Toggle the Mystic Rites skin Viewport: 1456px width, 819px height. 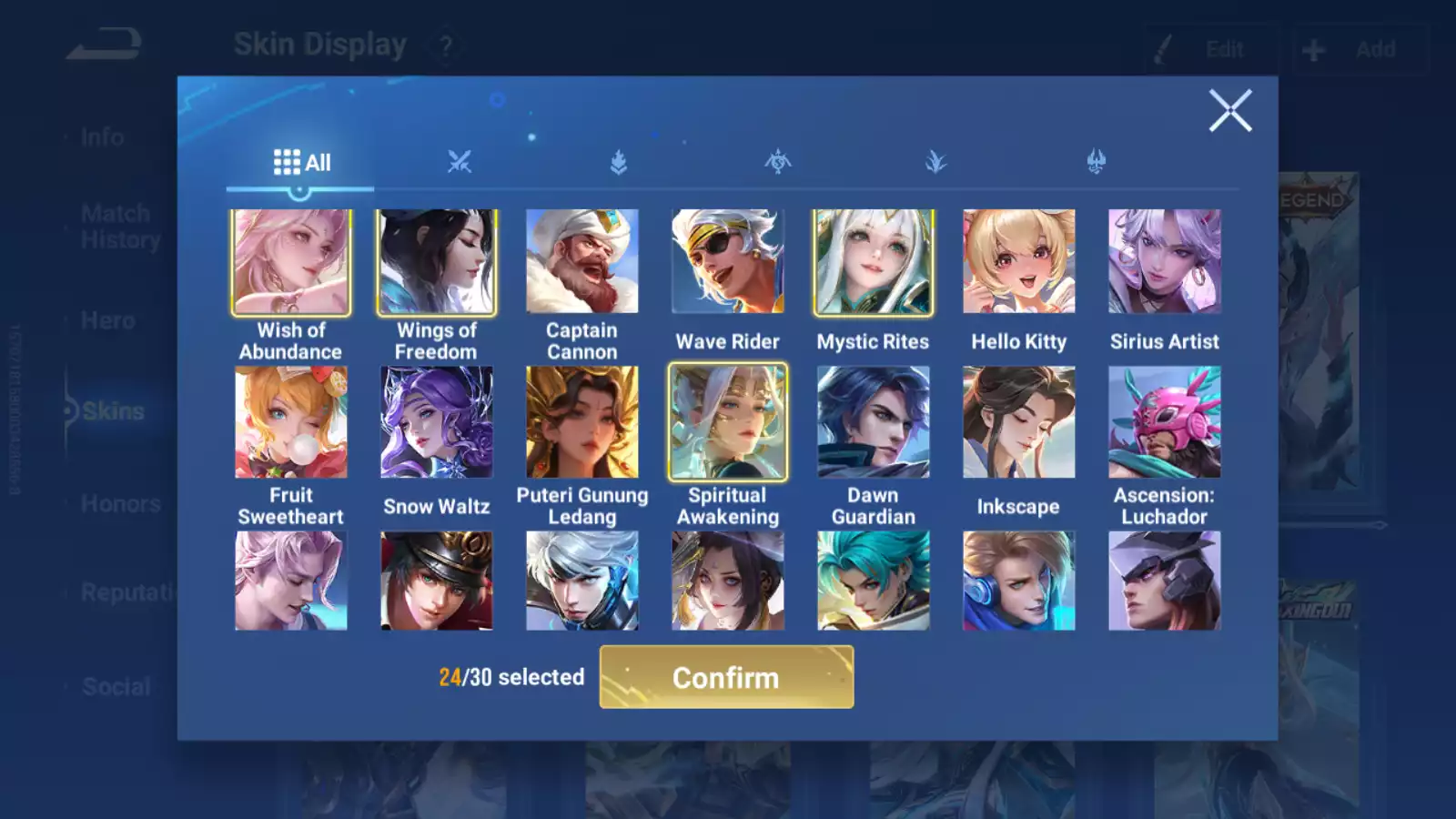874,262
